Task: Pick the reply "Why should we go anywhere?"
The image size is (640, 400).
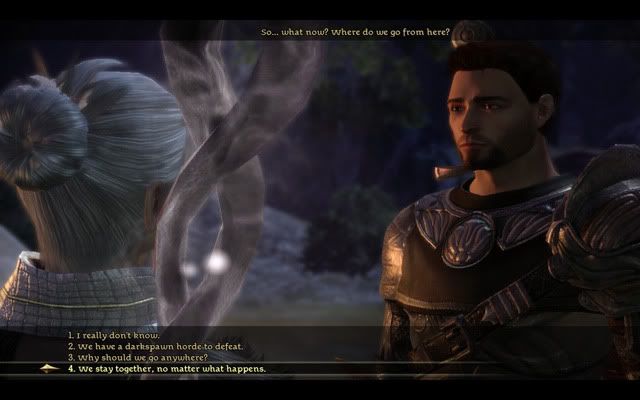Action: click(x=137, y=357)
